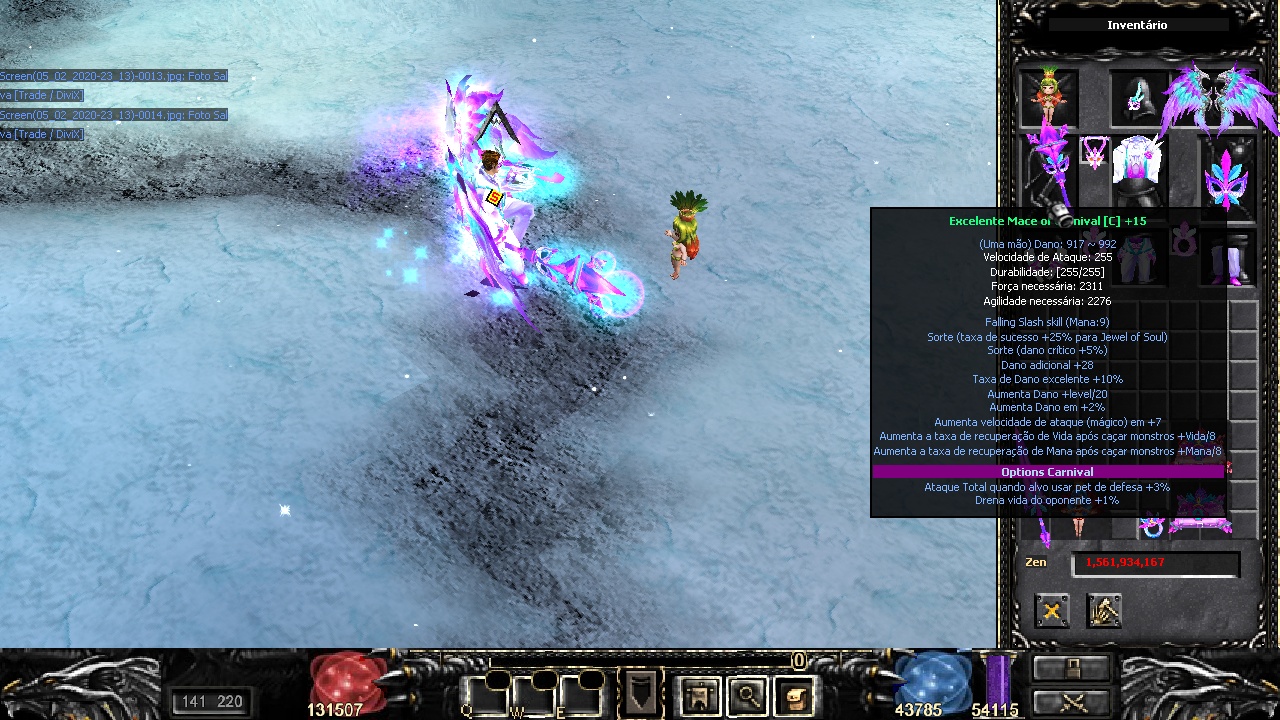Click the magnifying glass button
Image resolution: width=1280 pixels, height=720 pixels.
747,695
